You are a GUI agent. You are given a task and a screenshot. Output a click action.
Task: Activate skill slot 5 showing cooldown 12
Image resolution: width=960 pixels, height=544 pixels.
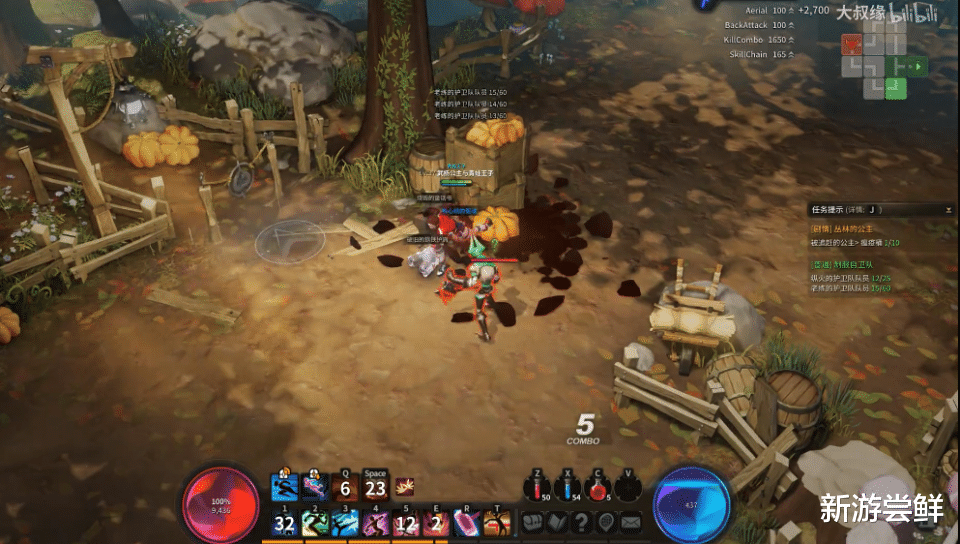(x=406, y=523)
